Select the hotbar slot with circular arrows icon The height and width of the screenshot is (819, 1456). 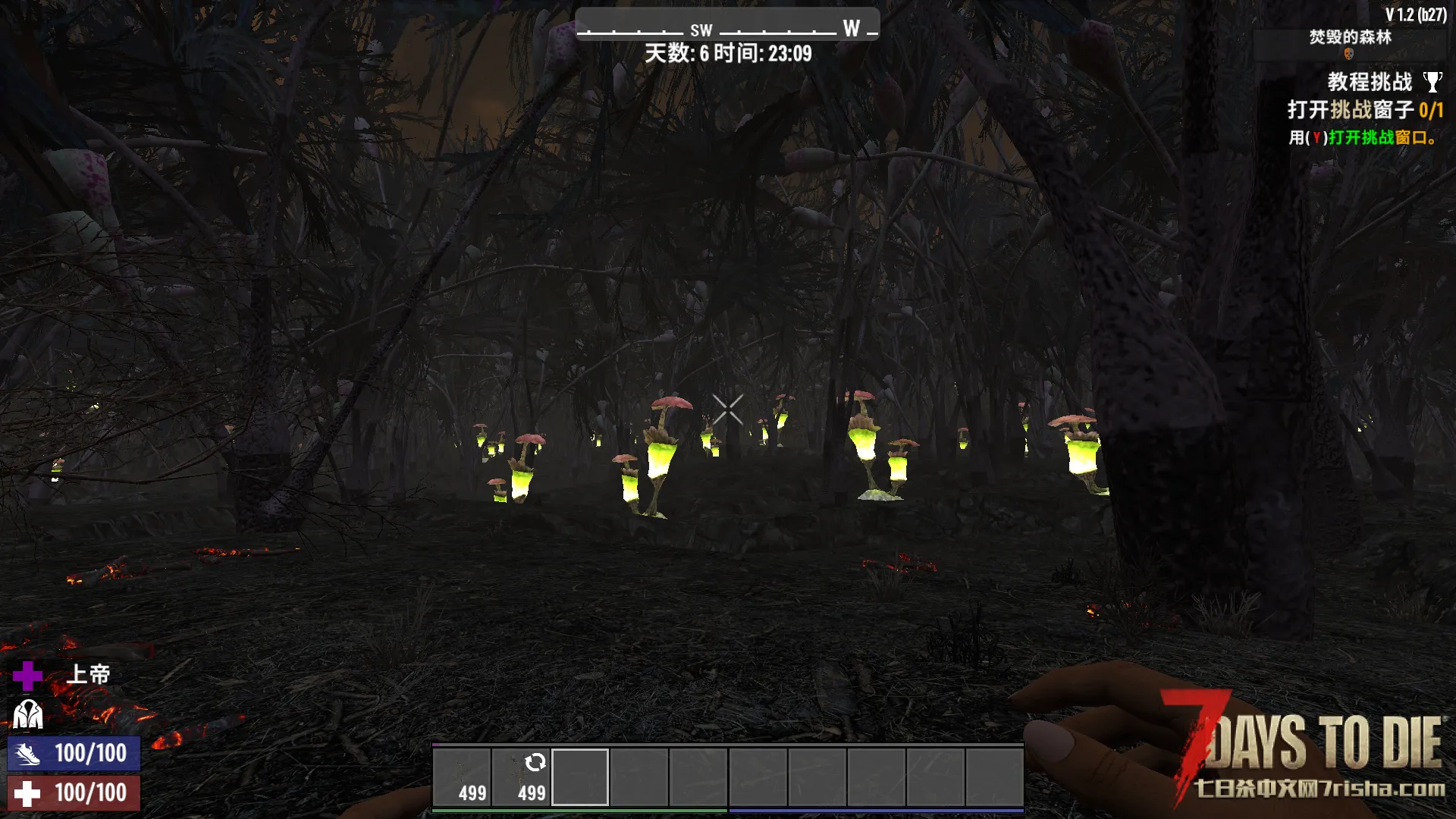(x=521, y=777)
